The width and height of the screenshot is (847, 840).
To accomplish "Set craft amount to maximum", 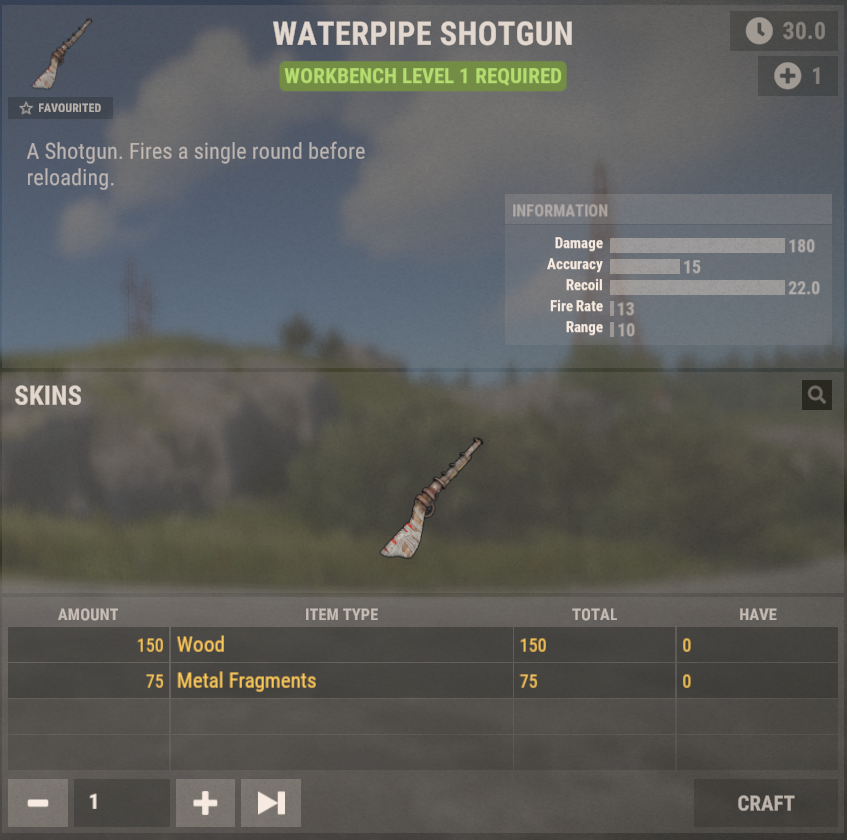I will pyautogui.click(x=271, y=803).
